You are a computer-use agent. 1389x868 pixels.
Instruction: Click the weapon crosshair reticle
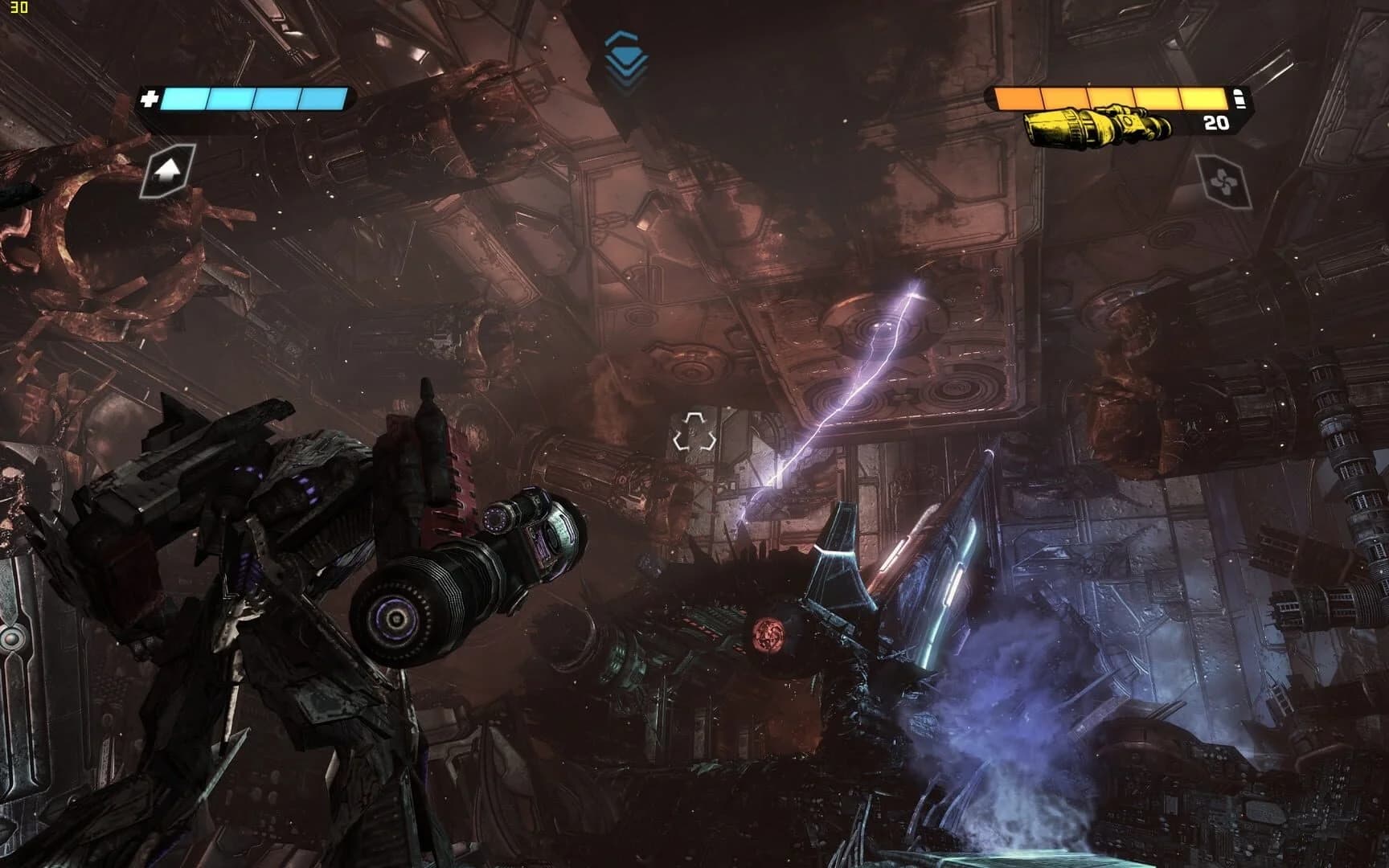click(696, 432)
